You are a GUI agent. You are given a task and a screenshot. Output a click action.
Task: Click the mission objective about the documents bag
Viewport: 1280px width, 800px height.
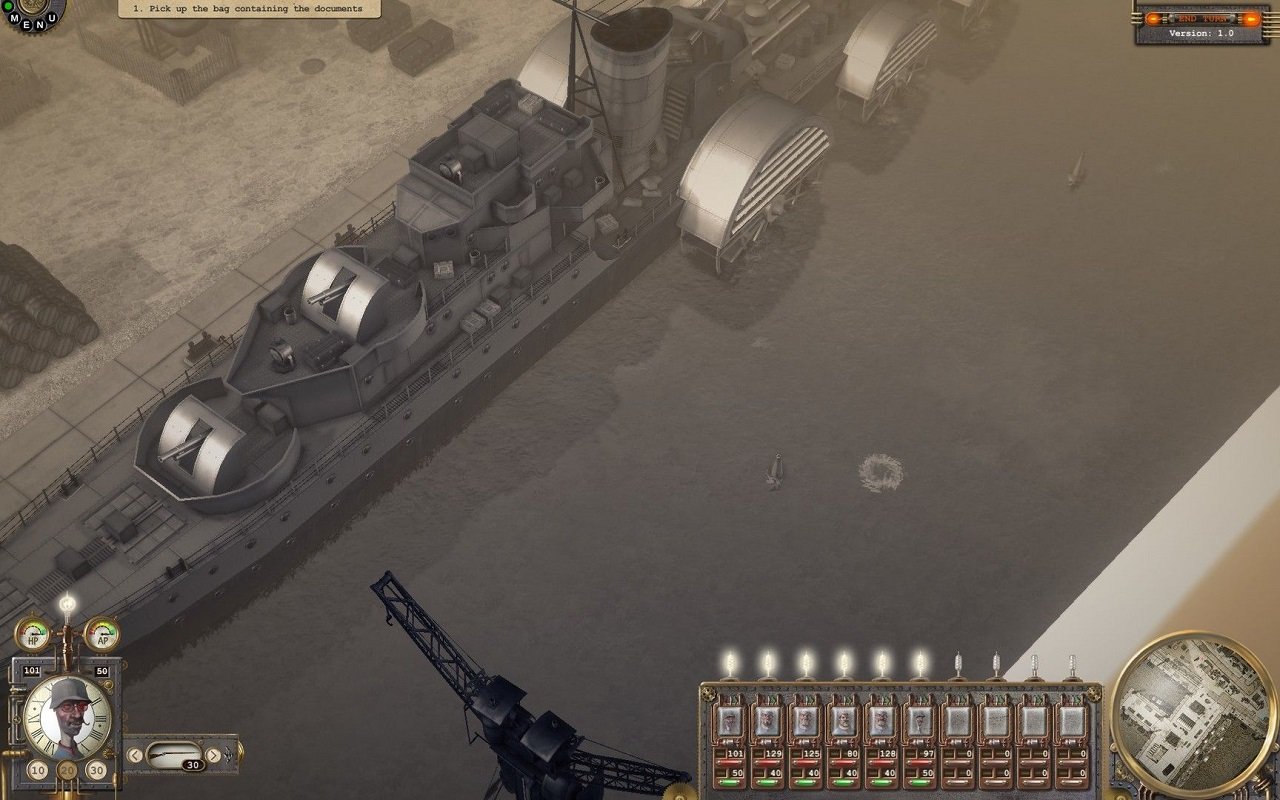[248, 9]
